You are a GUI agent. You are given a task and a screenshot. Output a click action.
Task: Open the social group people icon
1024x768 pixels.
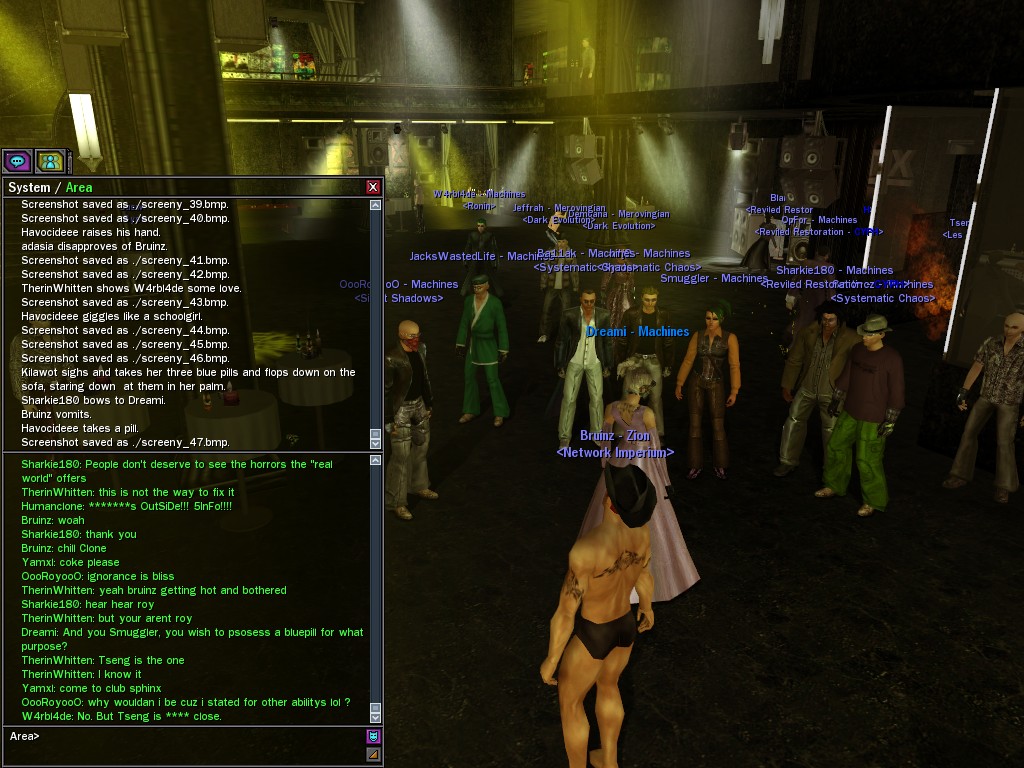[x=50, y=161]
